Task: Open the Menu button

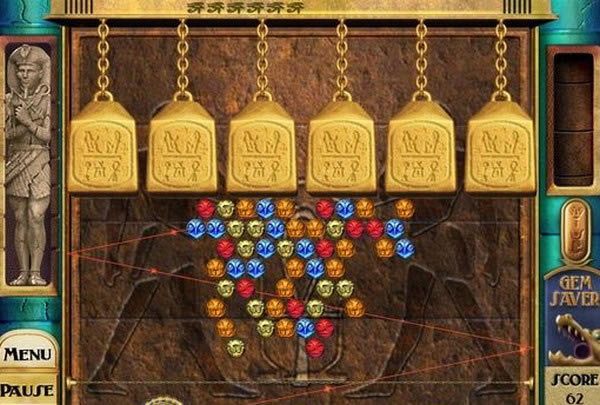Action: [26, 355]
